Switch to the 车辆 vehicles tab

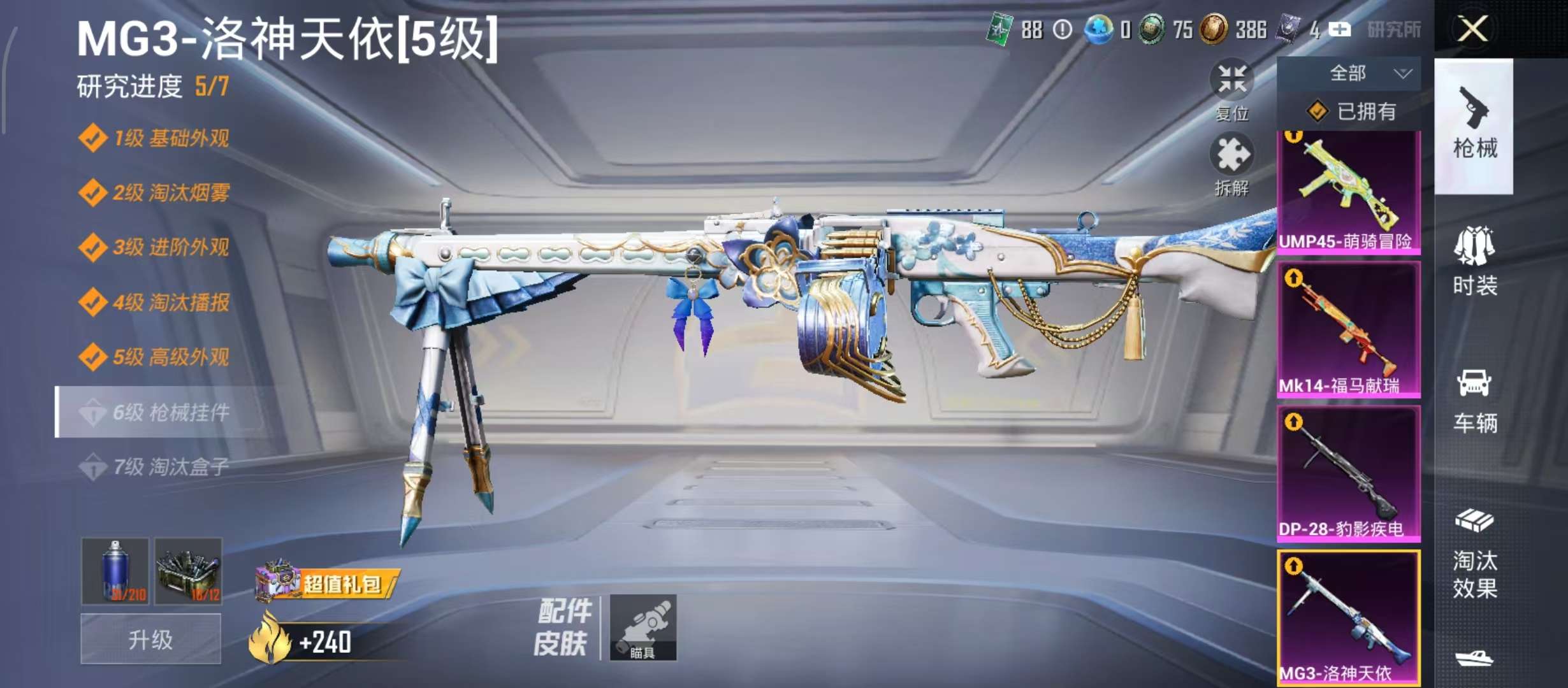coord(1474,400)
